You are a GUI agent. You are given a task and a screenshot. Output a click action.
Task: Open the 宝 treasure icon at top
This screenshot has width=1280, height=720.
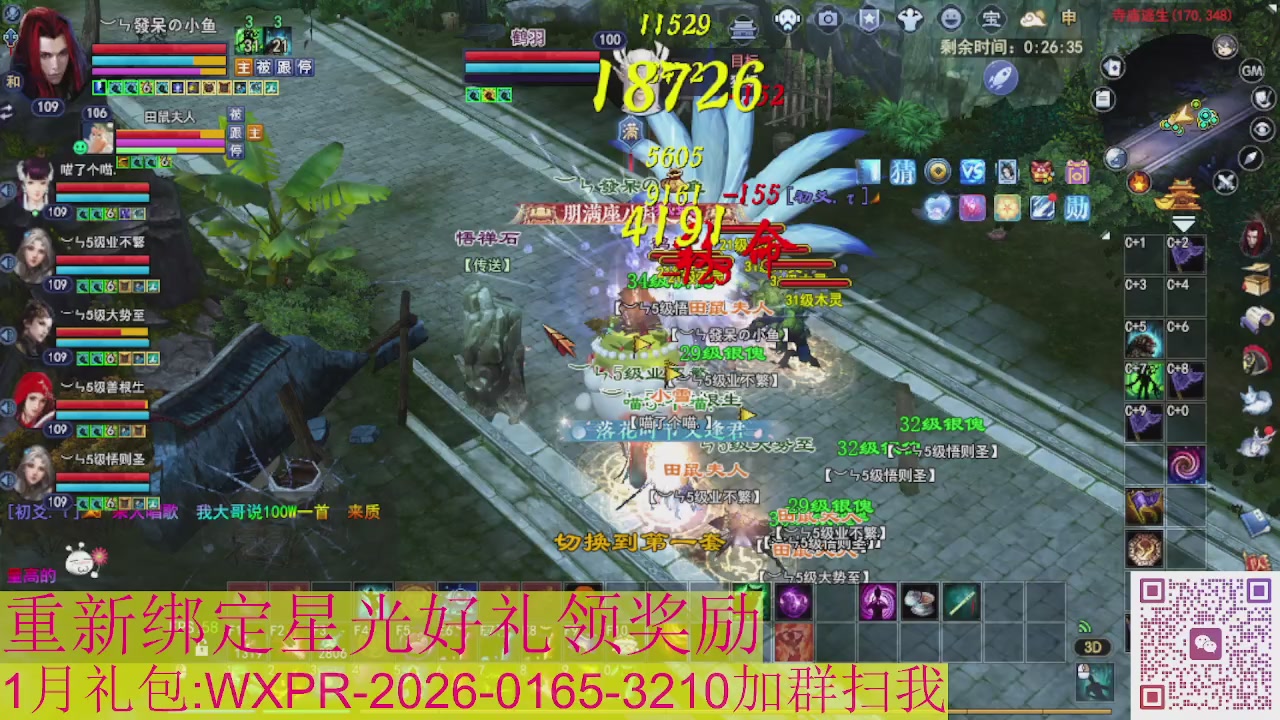(993, 18)
